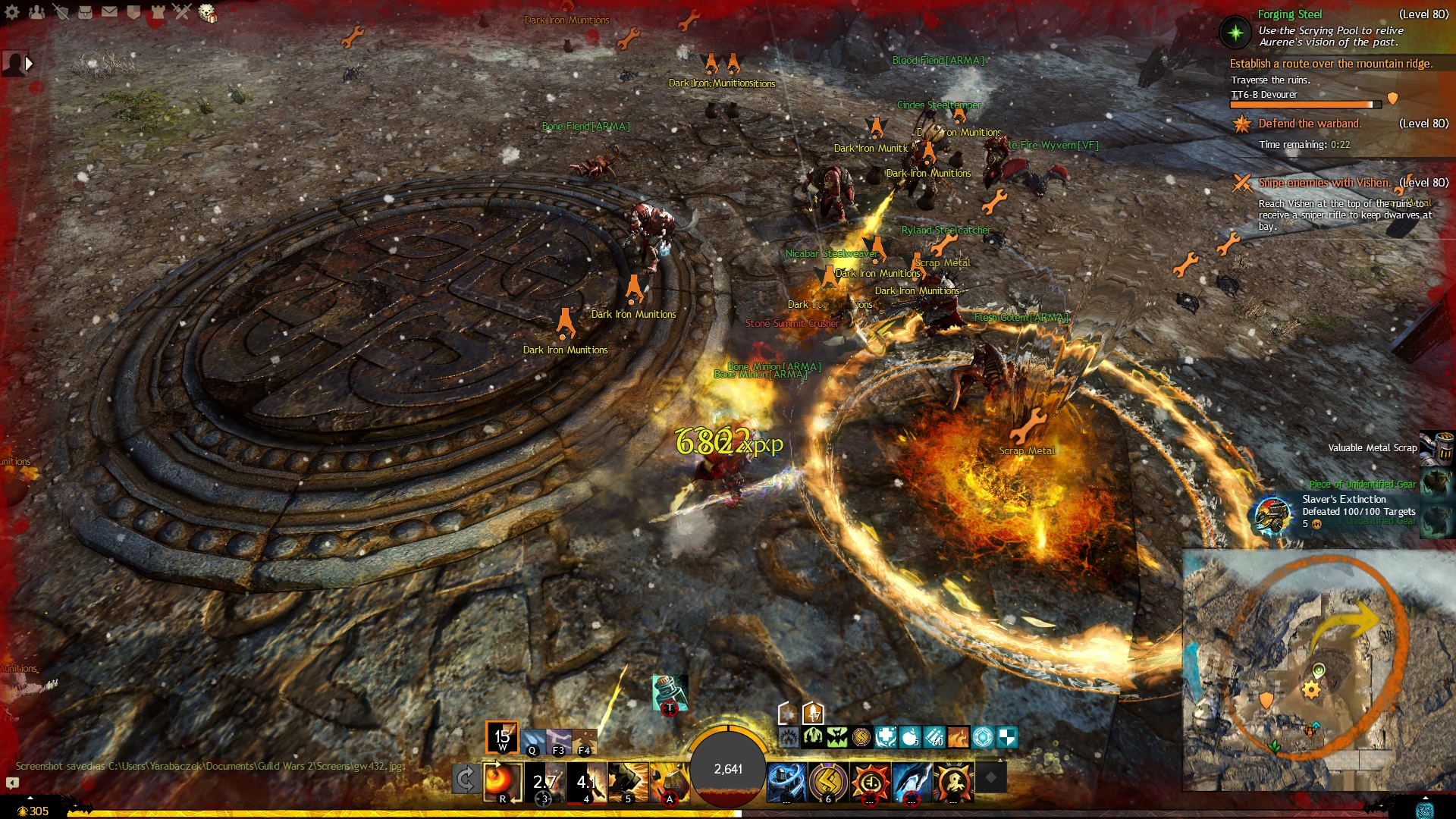Open the inventory bag icon
This screenshot has height=819, width=1456.
(86, 12)
